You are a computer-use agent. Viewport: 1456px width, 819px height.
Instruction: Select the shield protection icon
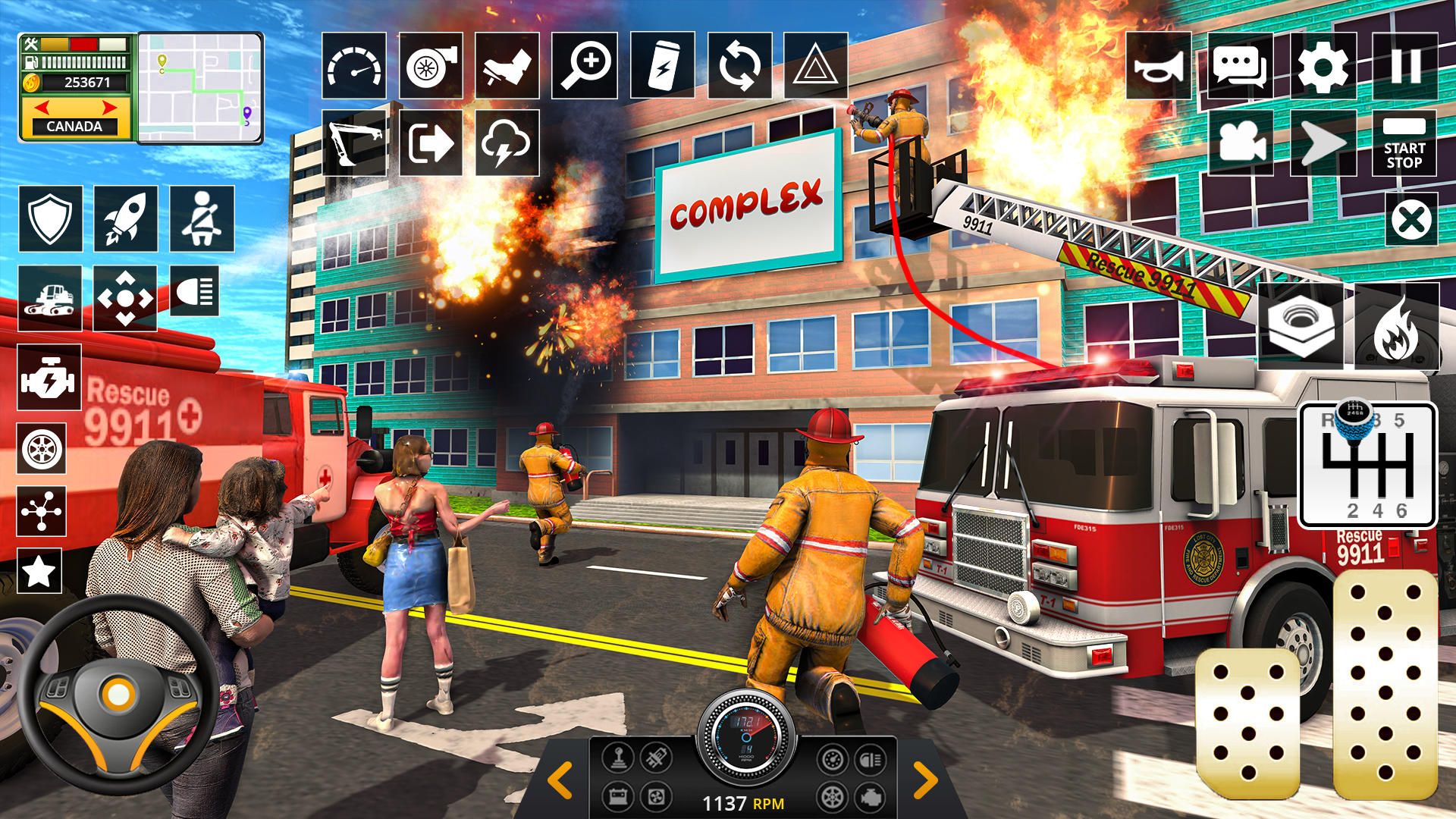(50, 218)
